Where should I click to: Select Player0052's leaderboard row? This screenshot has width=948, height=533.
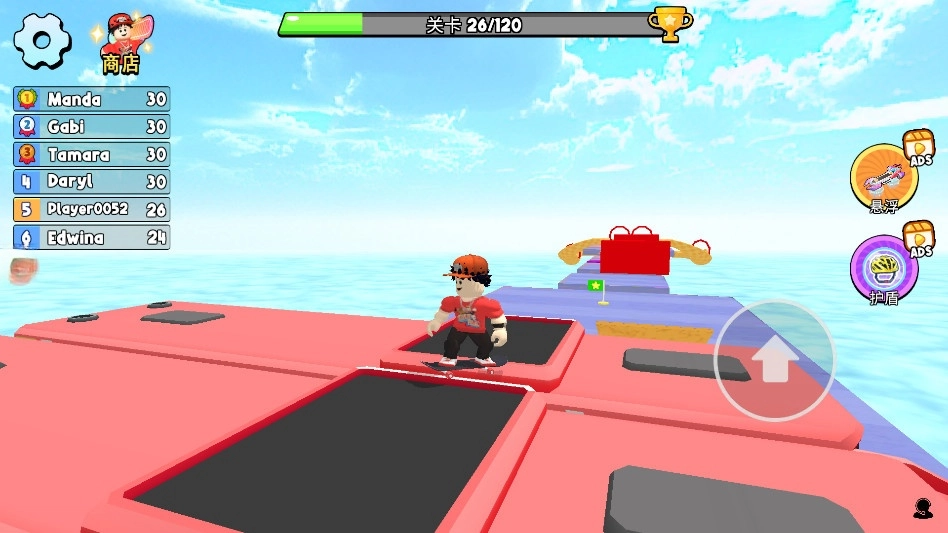(92, 210)
